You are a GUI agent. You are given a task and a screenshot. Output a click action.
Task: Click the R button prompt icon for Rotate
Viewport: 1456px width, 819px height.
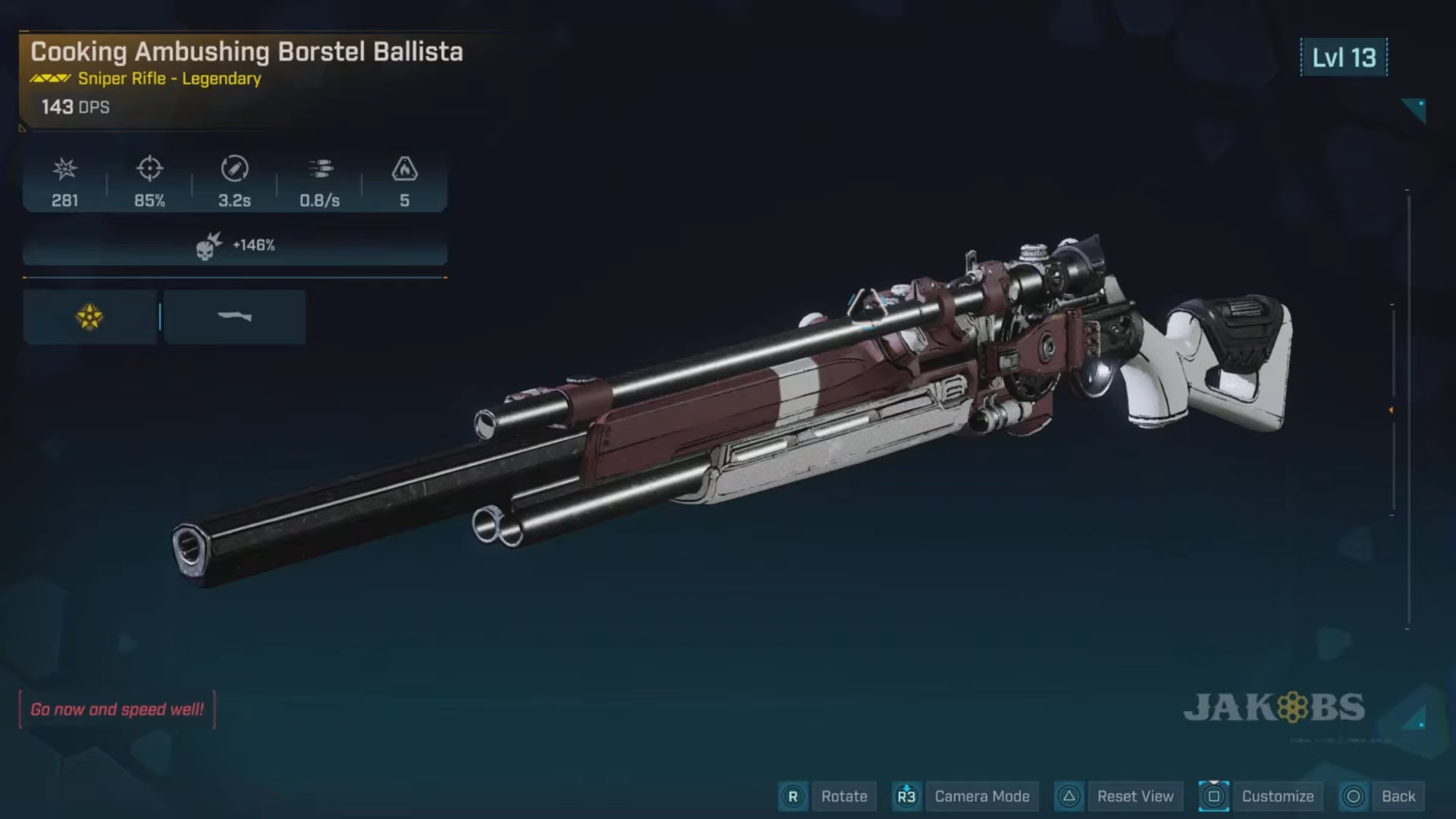point(793,796)
